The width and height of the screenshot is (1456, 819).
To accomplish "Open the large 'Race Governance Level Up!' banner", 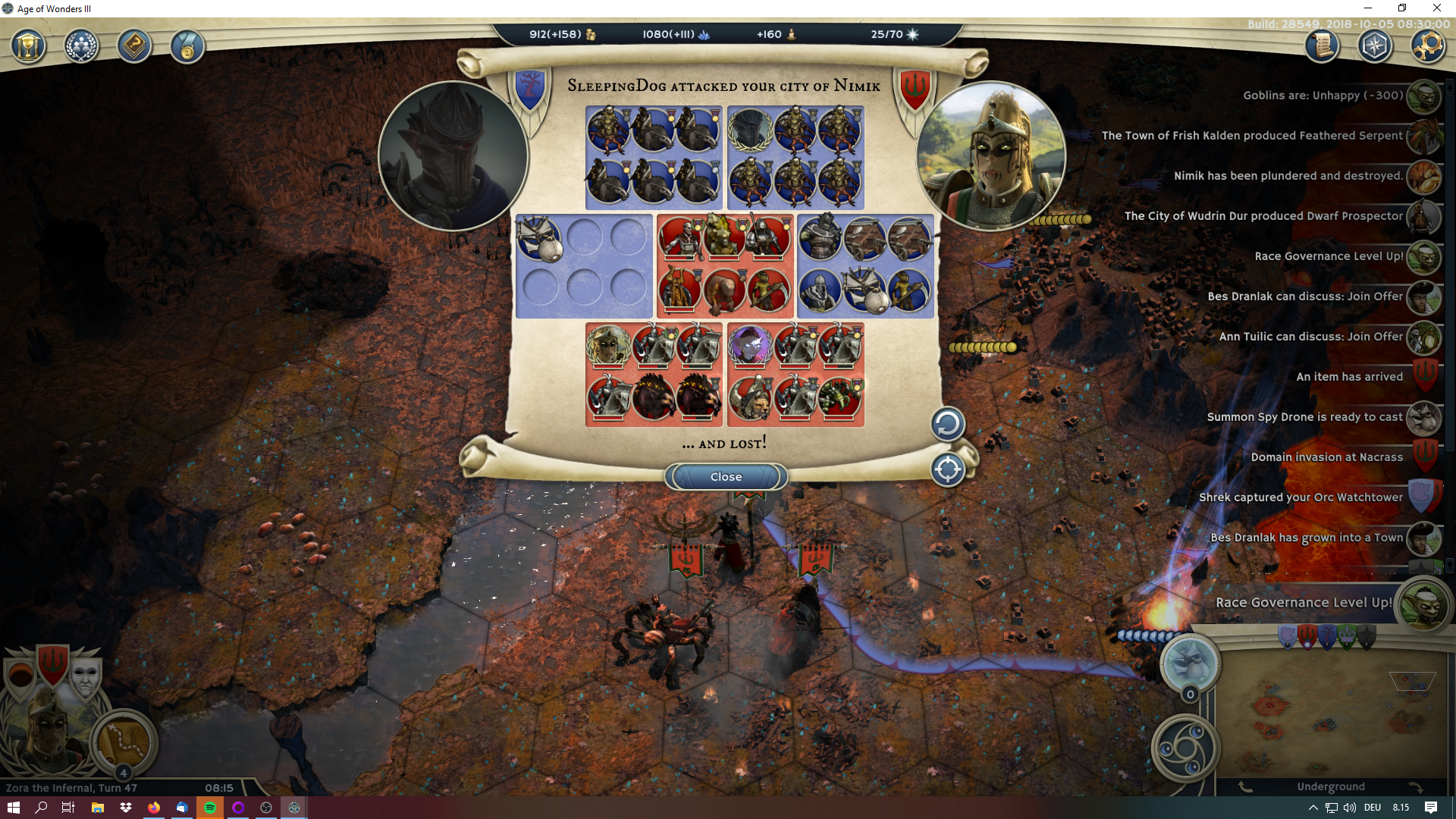I will (x=1303, y=603).
